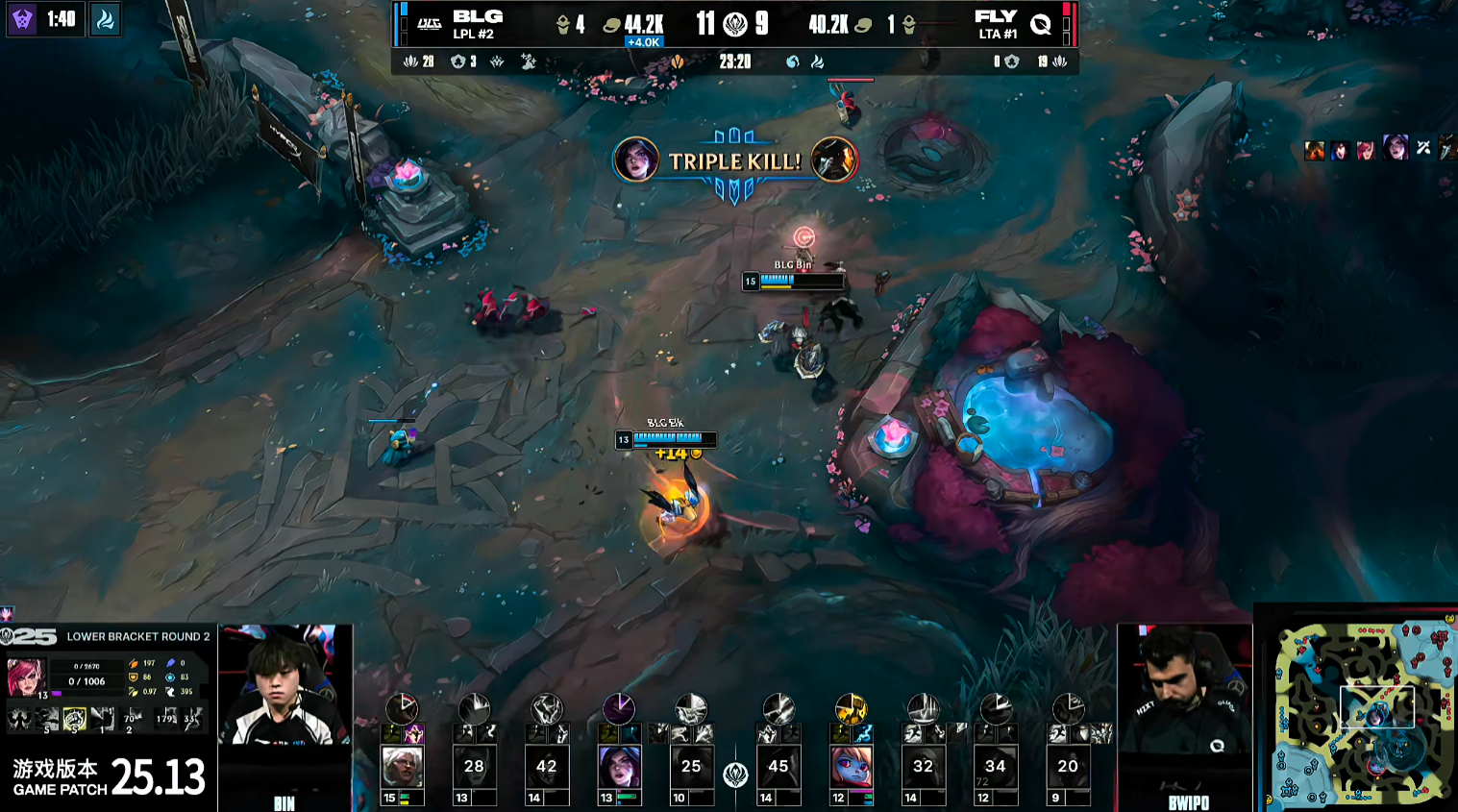Click the dead champion tile showing 45
Viewport: 1458px width, 812px height.
(778, 767)
